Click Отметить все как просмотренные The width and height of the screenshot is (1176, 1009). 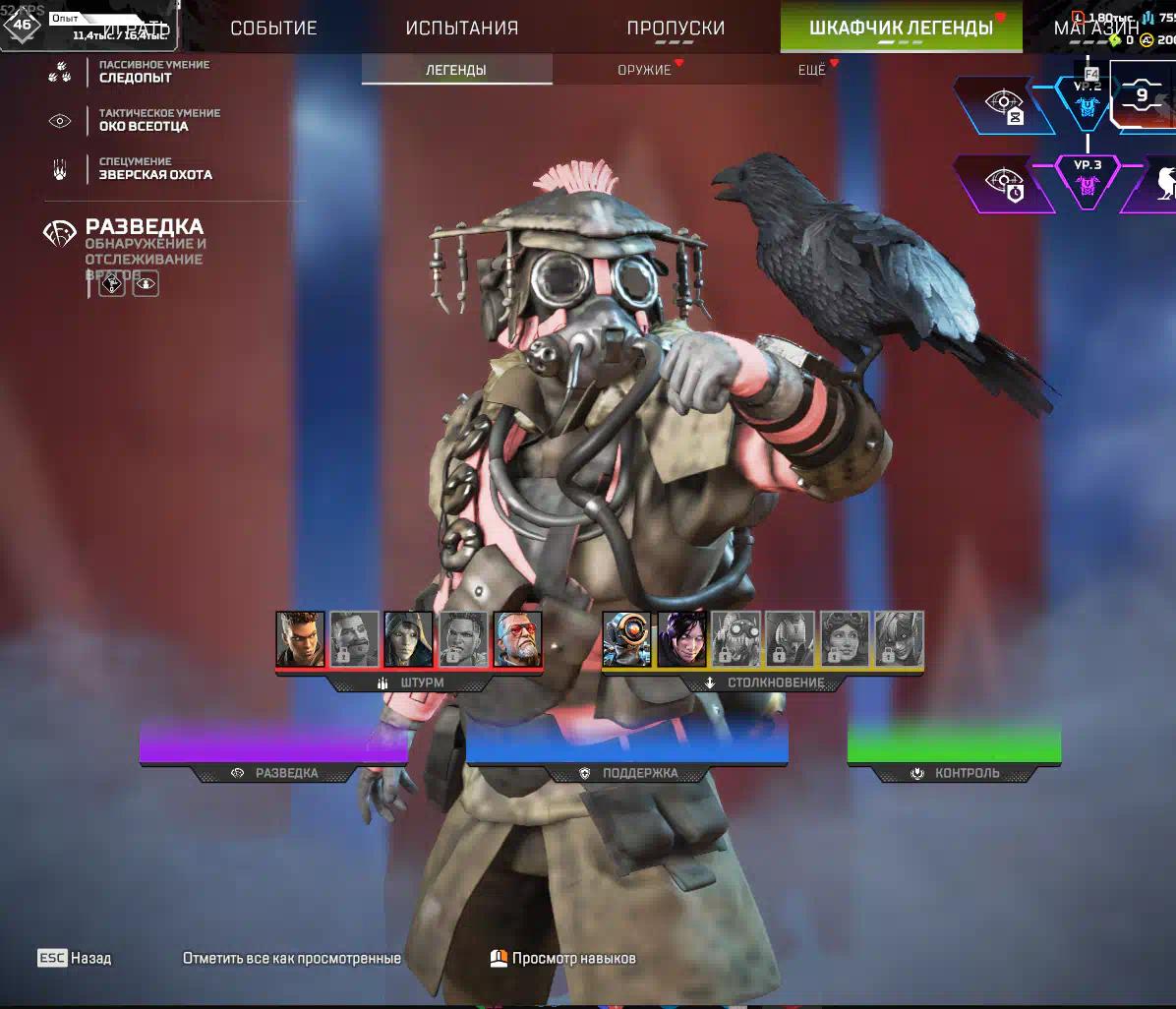292,958
